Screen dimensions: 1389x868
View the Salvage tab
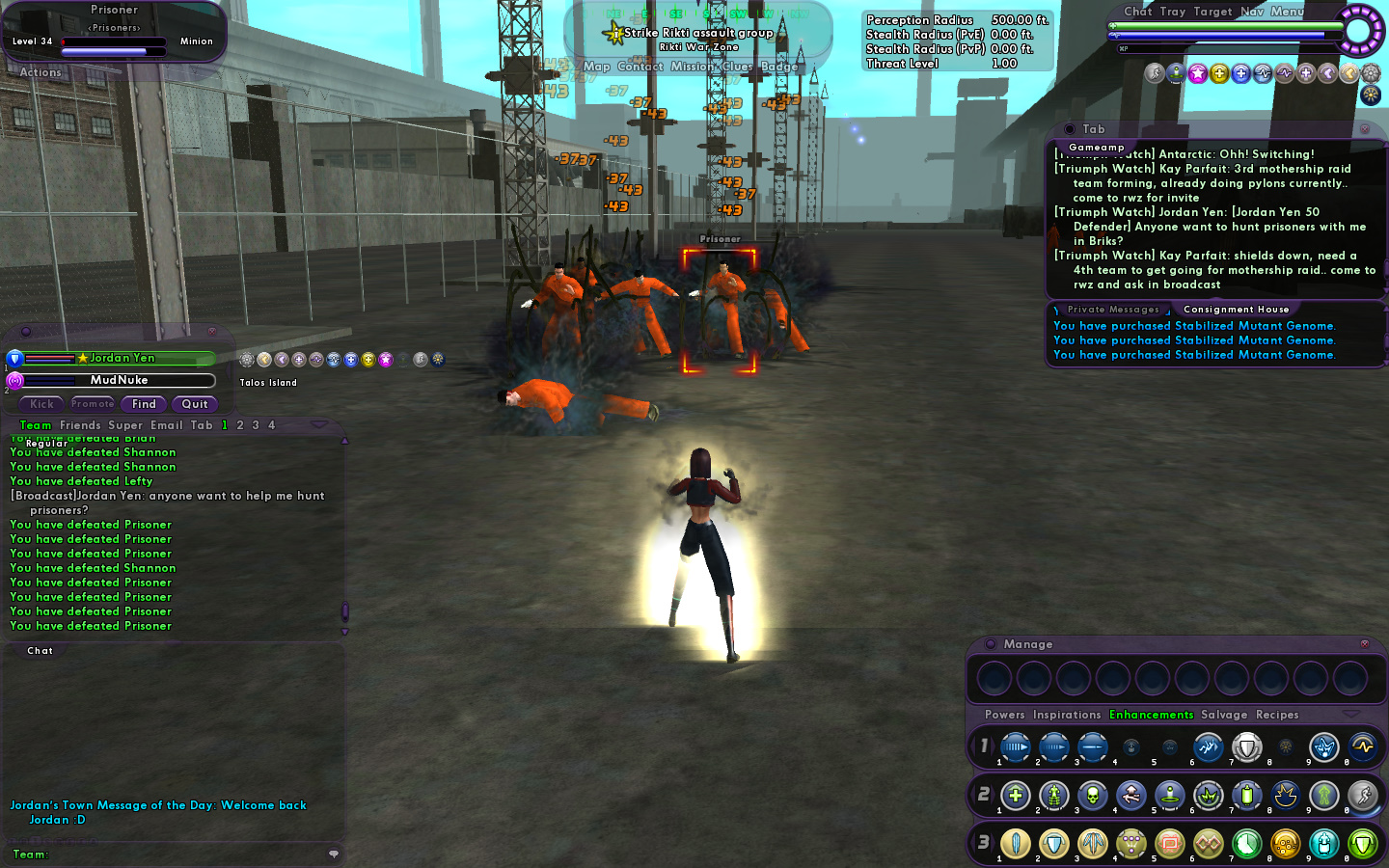tap(1223, 715)
